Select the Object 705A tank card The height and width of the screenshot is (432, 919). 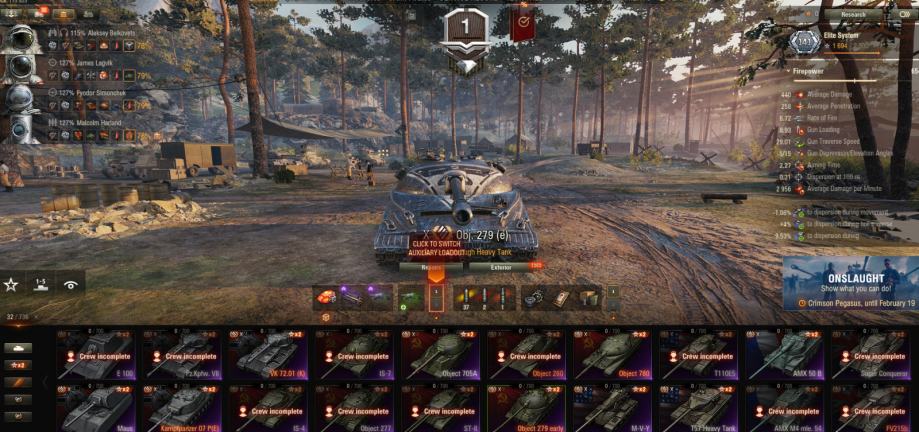[440, 355]
